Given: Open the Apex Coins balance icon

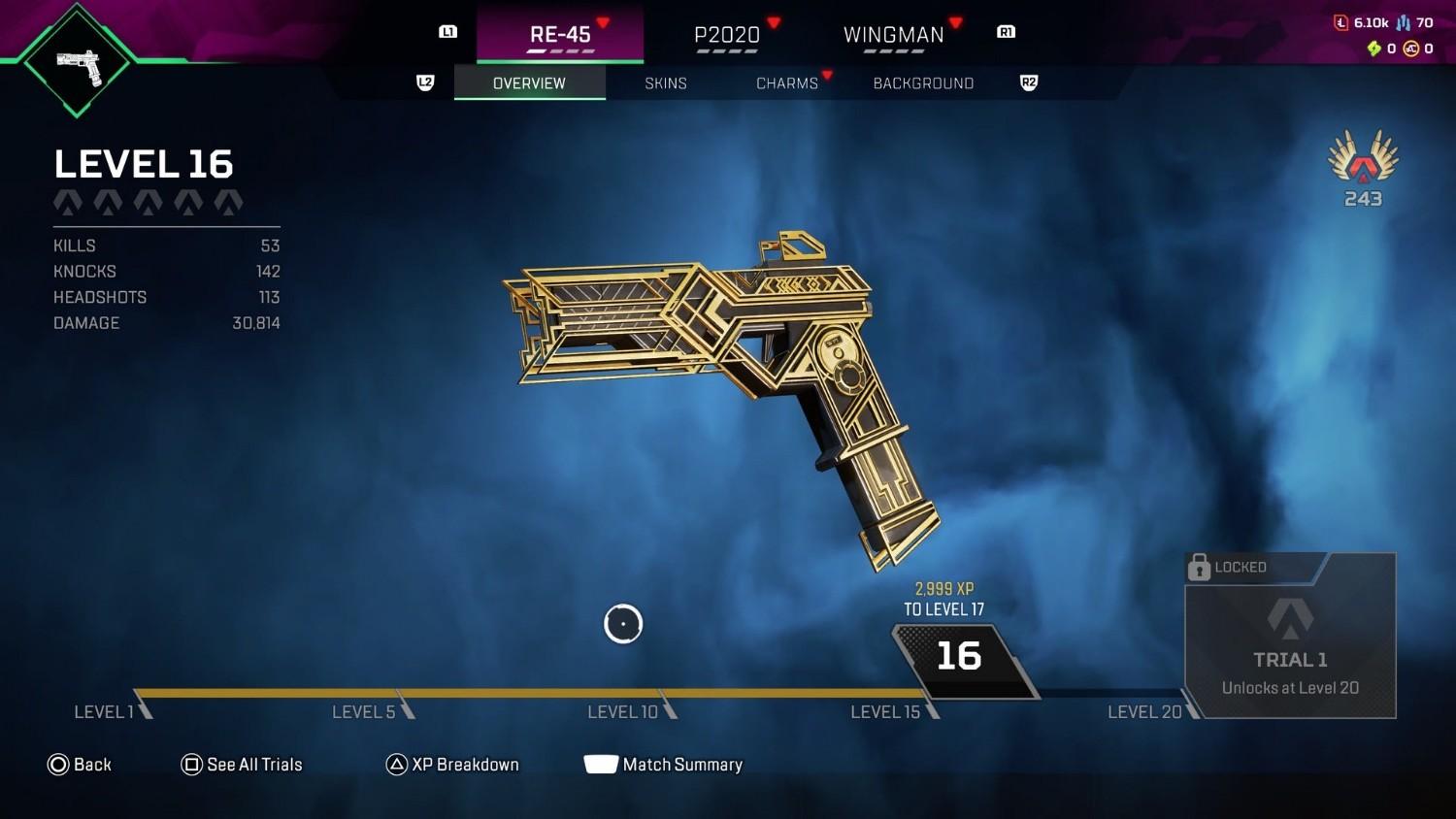Looking at the screenshot, I should coord(1411,48).
